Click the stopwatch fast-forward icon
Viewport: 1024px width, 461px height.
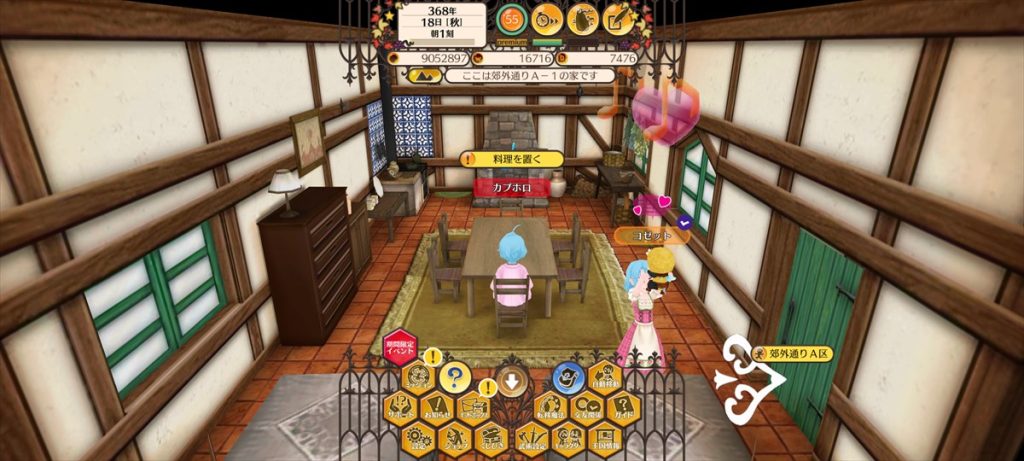pos(547,18)
